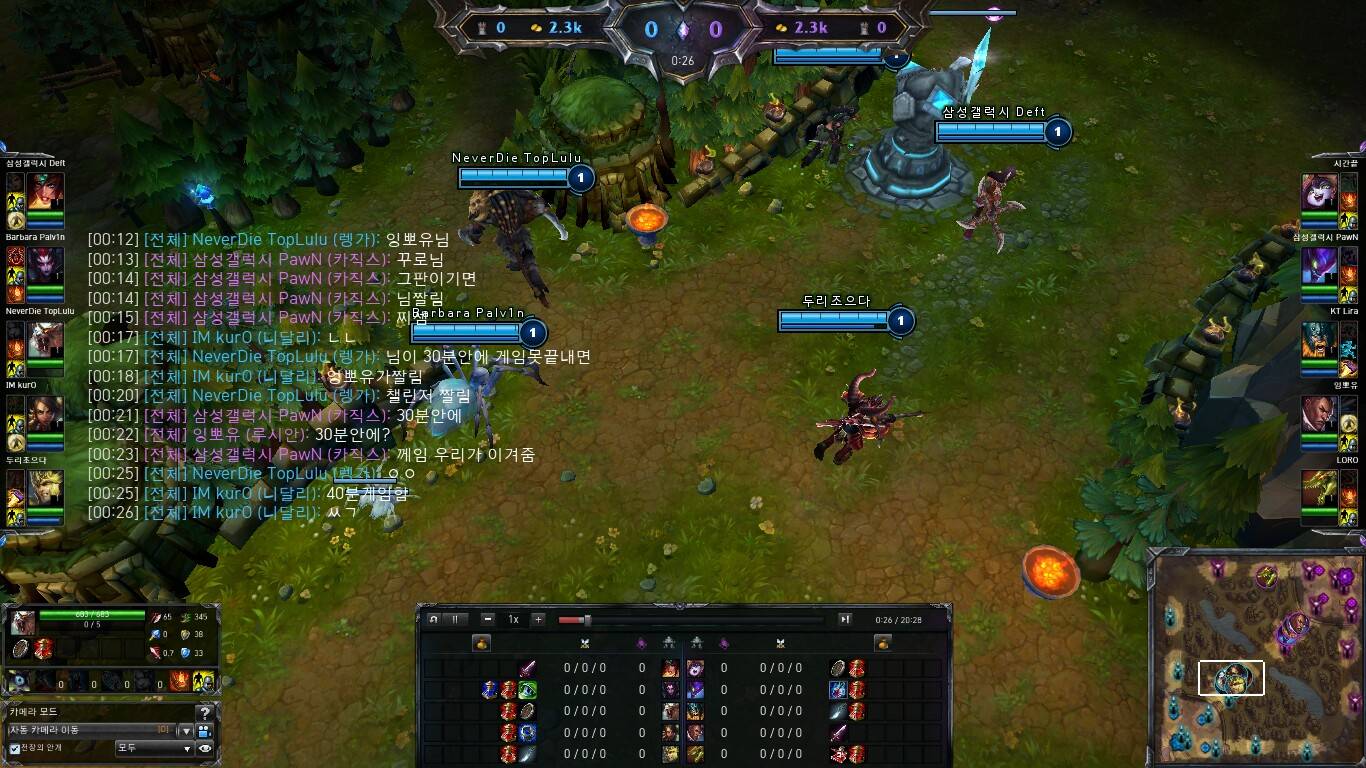Open the dropdown arrow beside auto camera slider
Viewport: 1366px width, 768px height.
[187, 731]
